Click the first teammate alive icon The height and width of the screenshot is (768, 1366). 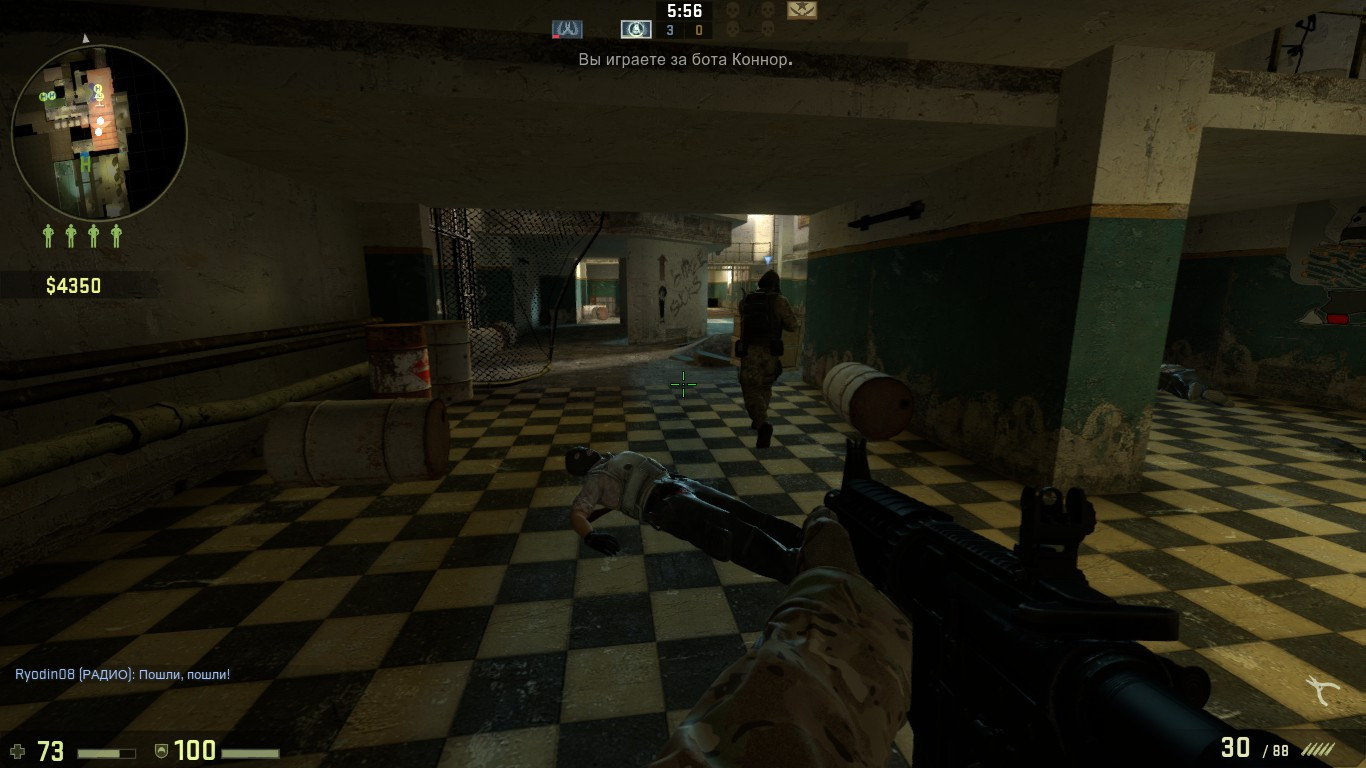point(48,235)
